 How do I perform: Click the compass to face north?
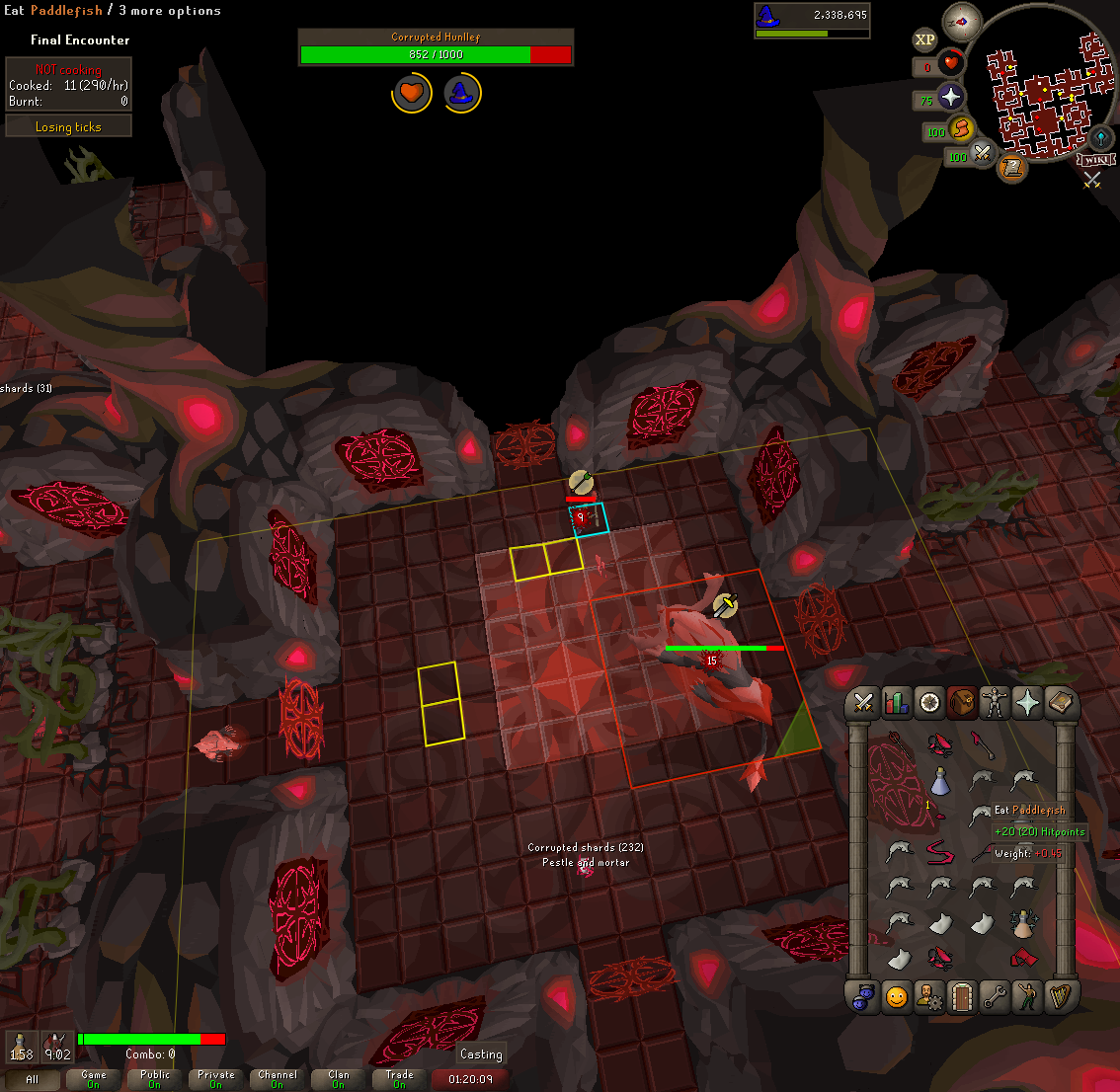[x=962, y=21]
